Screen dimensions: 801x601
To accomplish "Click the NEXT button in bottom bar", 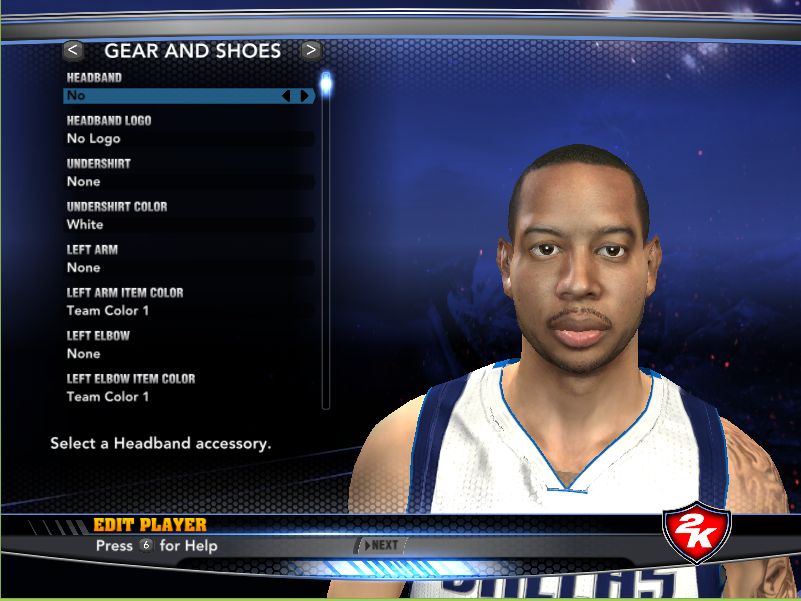I will coord(382,545).
